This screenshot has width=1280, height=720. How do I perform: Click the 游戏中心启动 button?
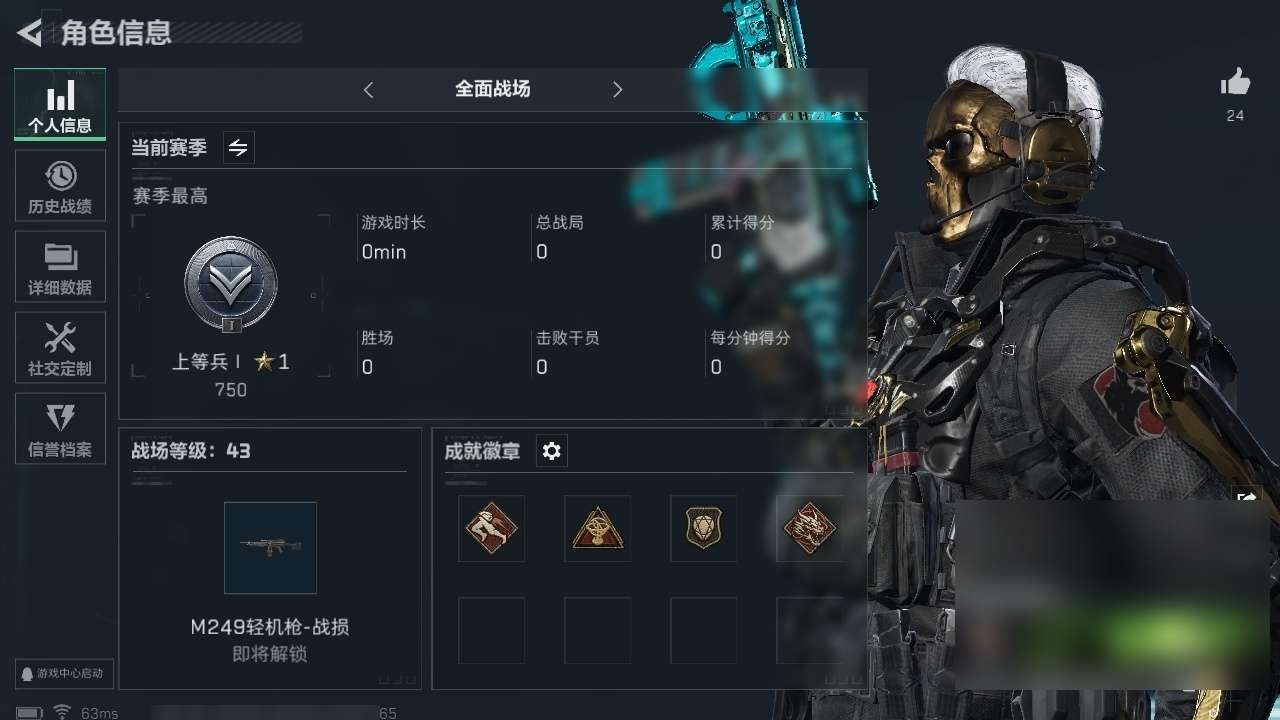pyautogui.click(x=64, y=673)
